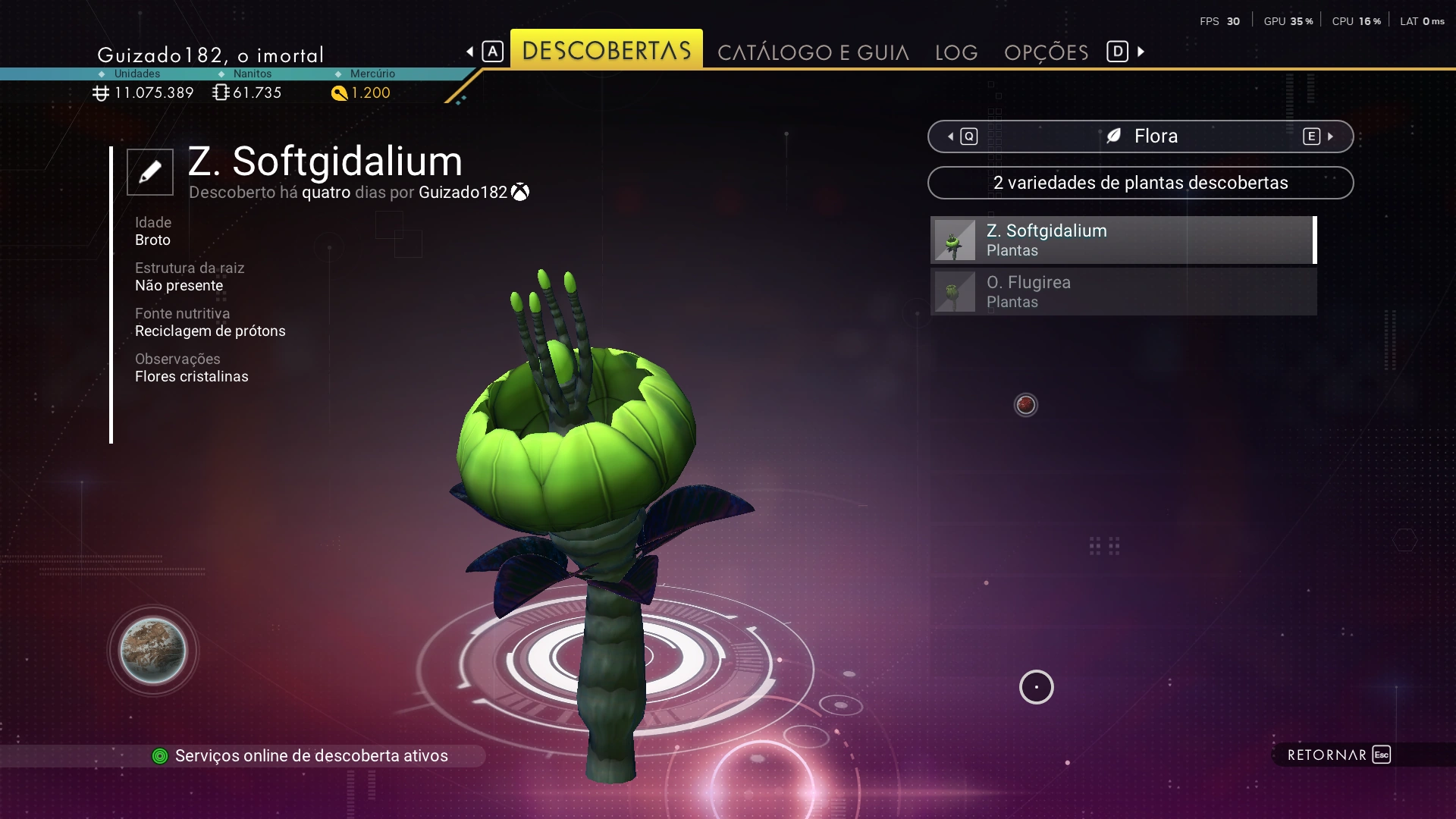Click the planet globe icon
Image resolution: width=1456 pixels, height=819 pixels.
pyautogui.click(x=153, y=651)
